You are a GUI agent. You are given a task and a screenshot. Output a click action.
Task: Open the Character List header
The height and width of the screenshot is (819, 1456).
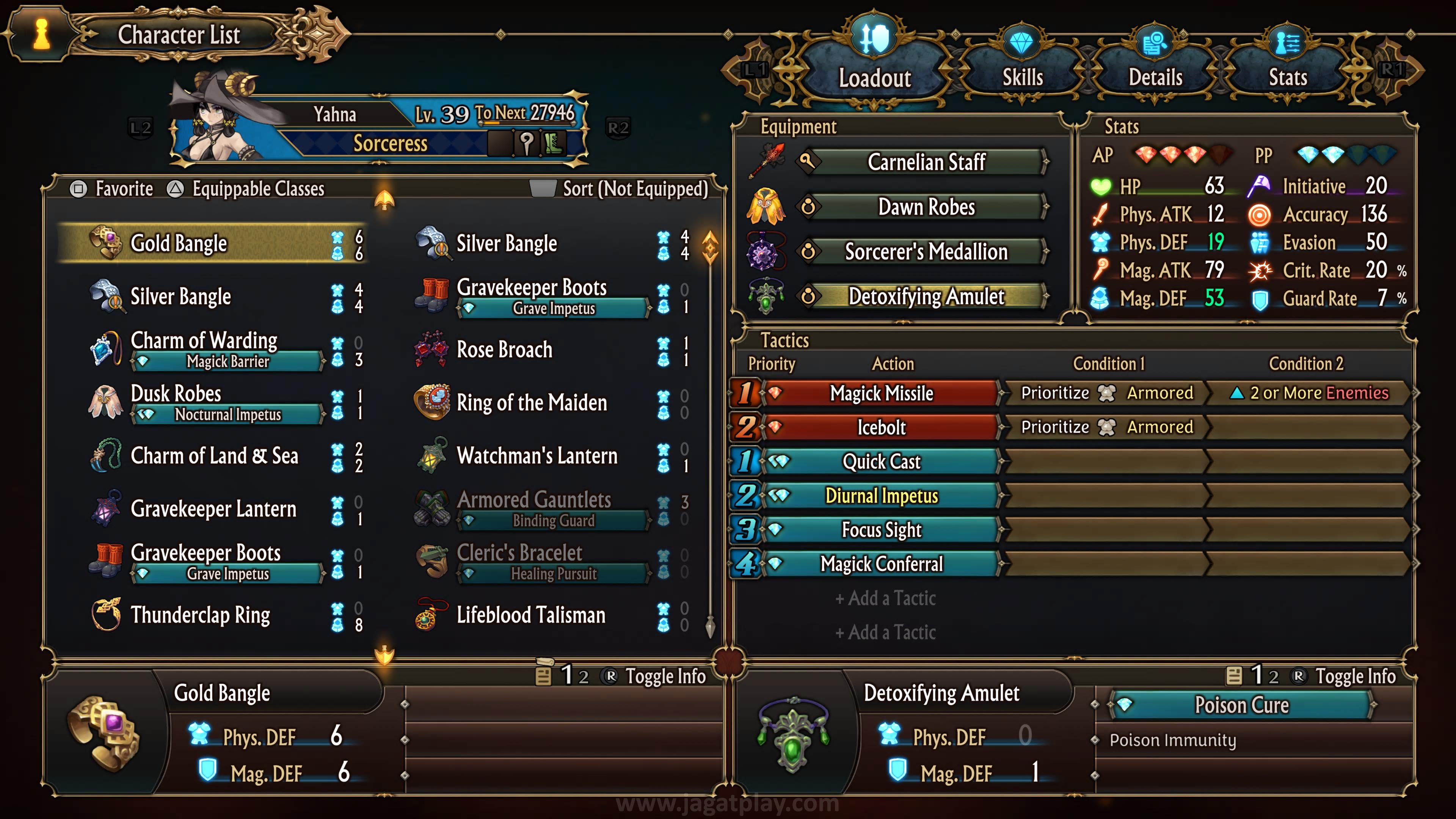click(x=179, y=35)
